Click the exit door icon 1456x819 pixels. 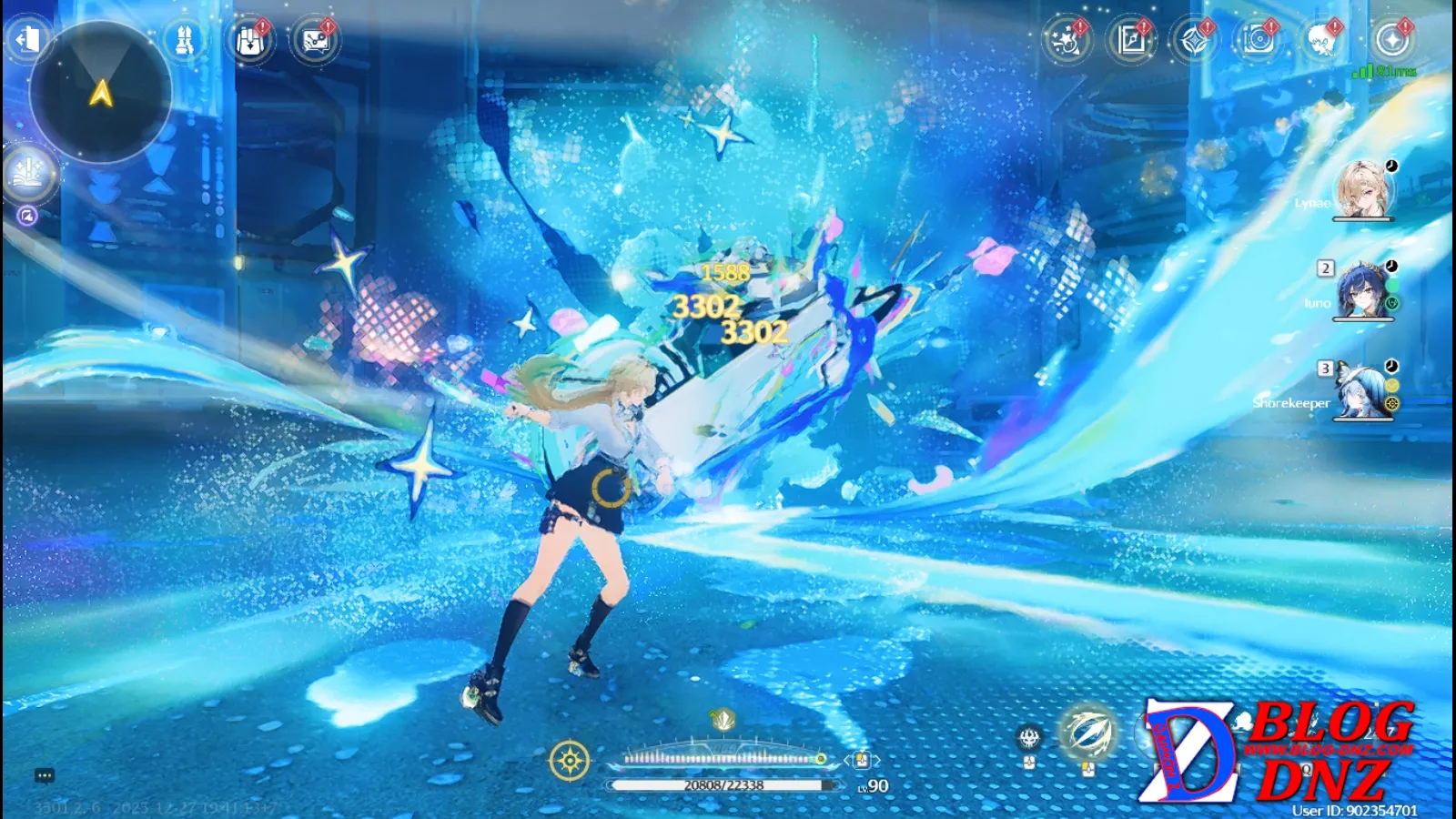pos(27,39)
